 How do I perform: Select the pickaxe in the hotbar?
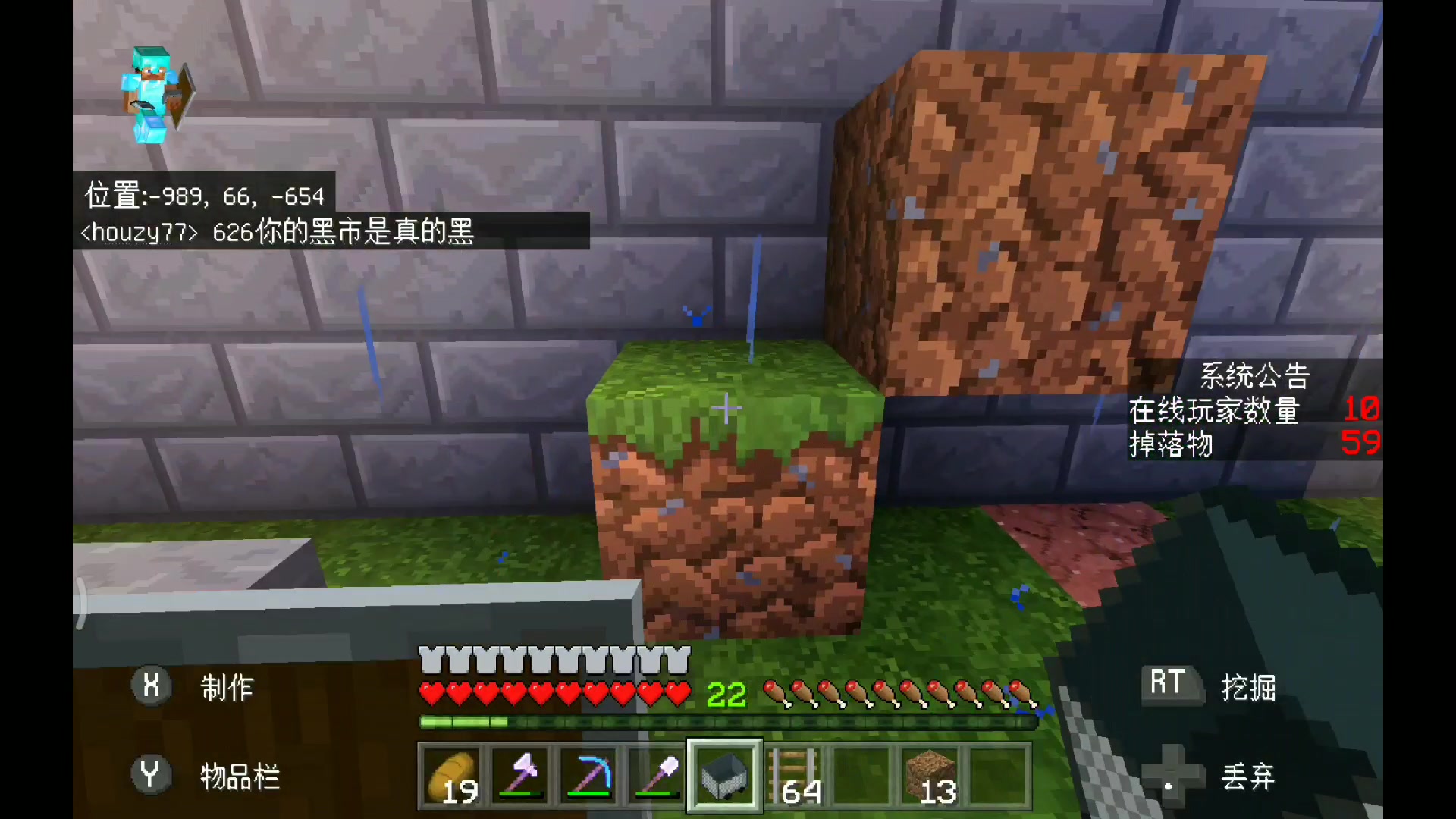point(588,775)
